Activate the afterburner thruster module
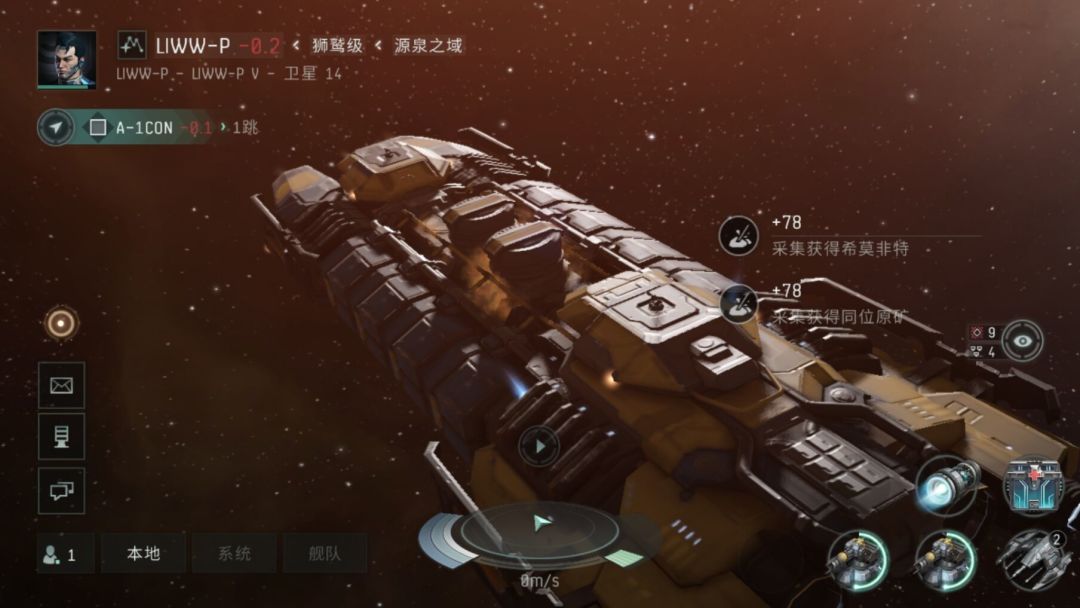This screenshot has width=1080, height=608. (947, 485)
